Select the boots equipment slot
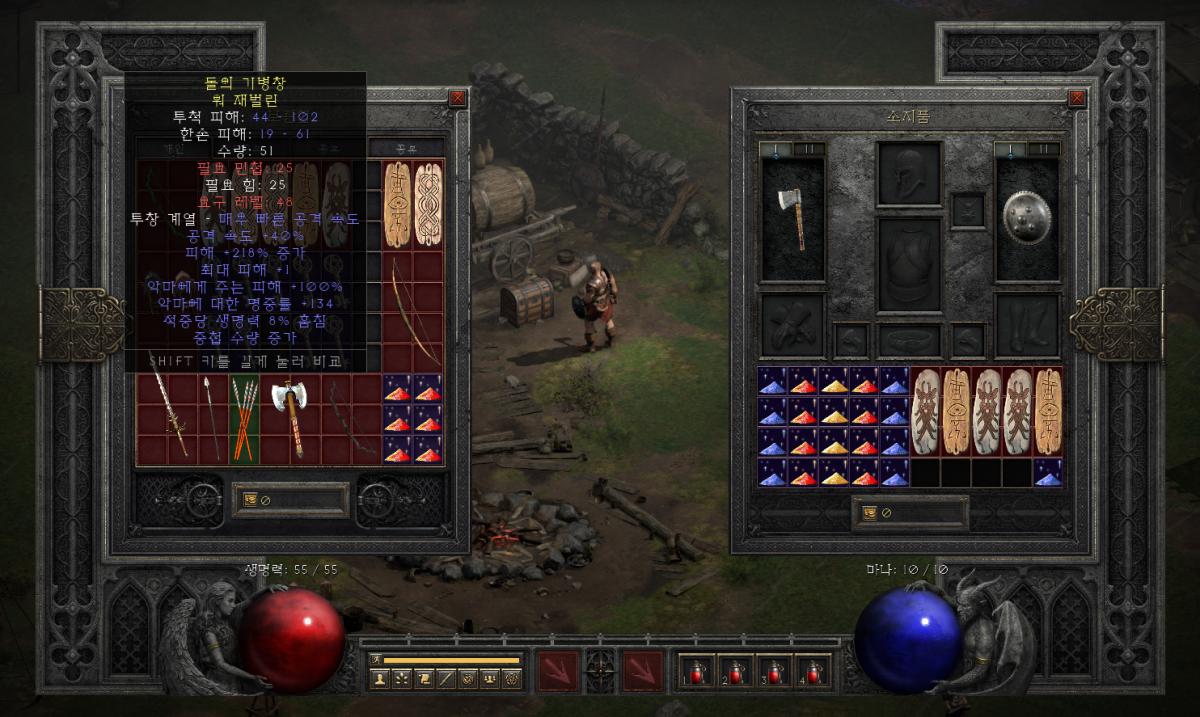The height and width of the screenshot is (717, 1200). click(x=1027, y=325)
